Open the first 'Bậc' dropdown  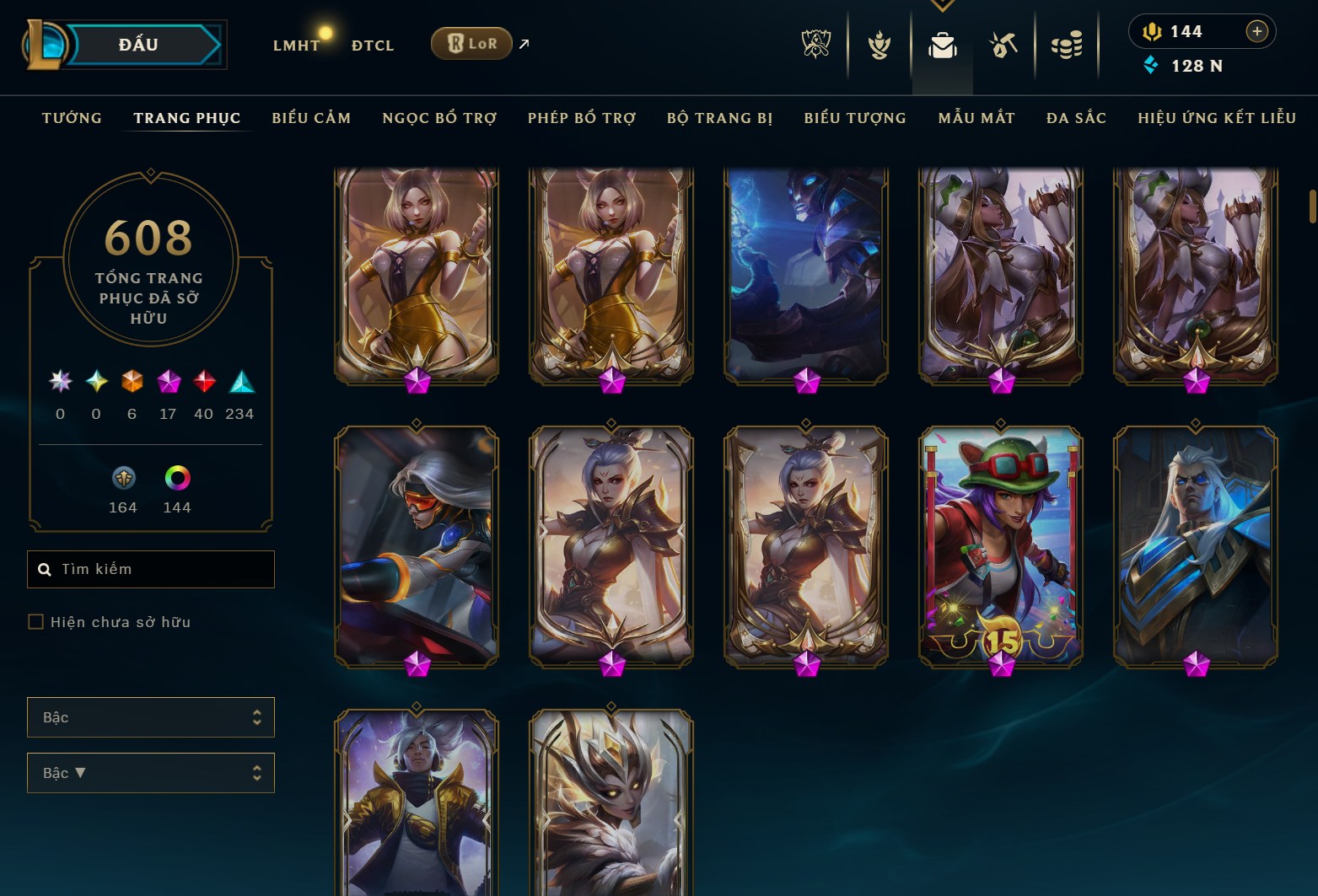click(150, 717)
